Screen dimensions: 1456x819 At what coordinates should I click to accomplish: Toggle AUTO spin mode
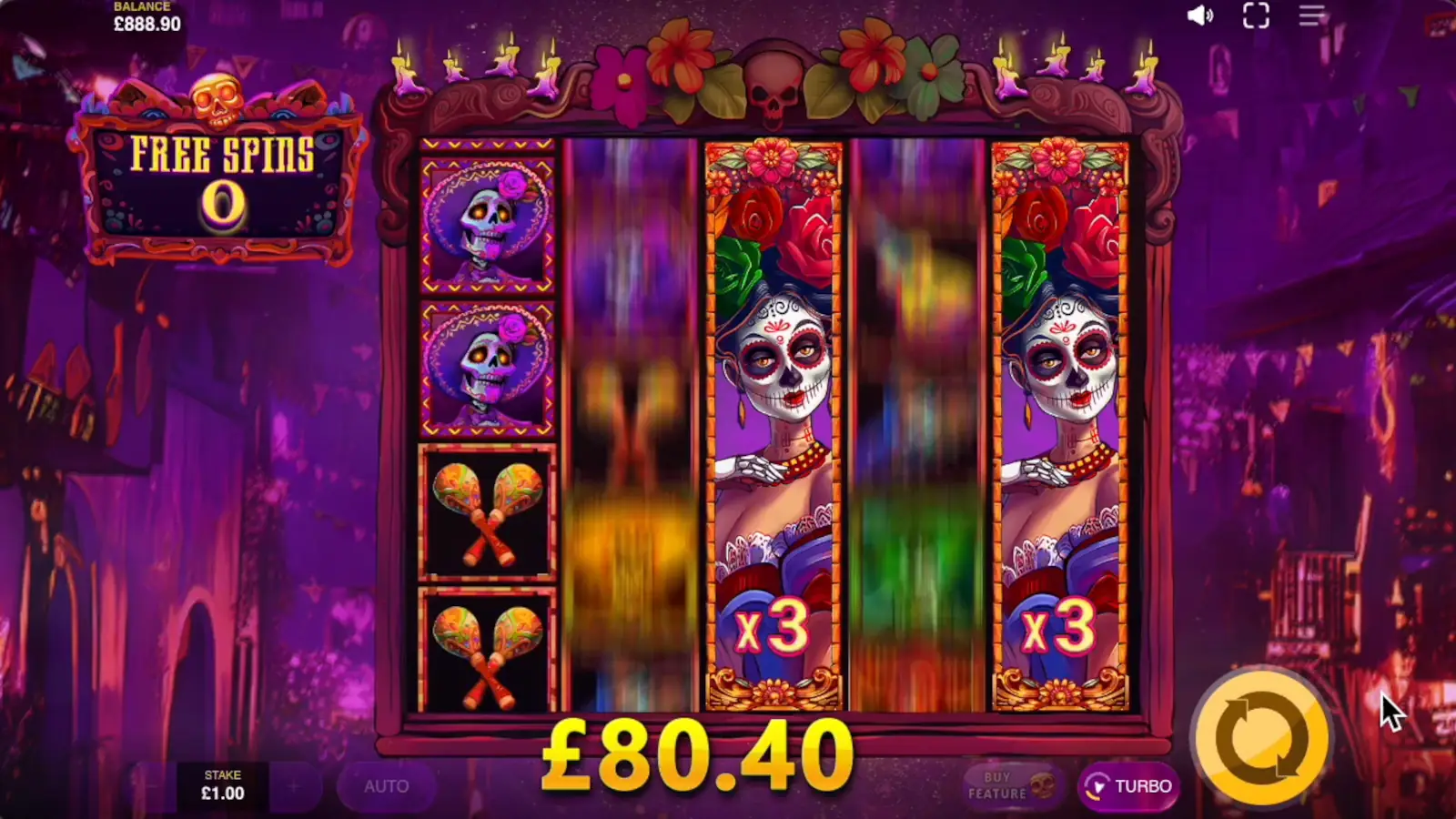point(387,786)
